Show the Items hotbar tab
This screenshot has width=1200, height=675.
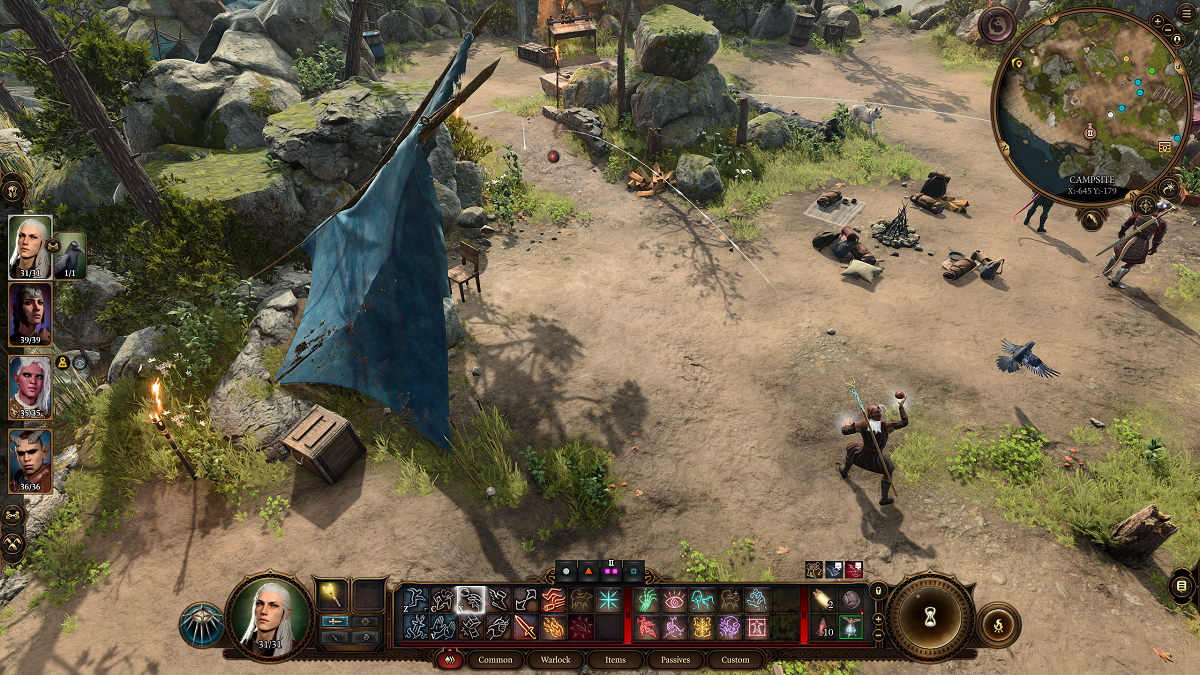[x=615, y=660]
